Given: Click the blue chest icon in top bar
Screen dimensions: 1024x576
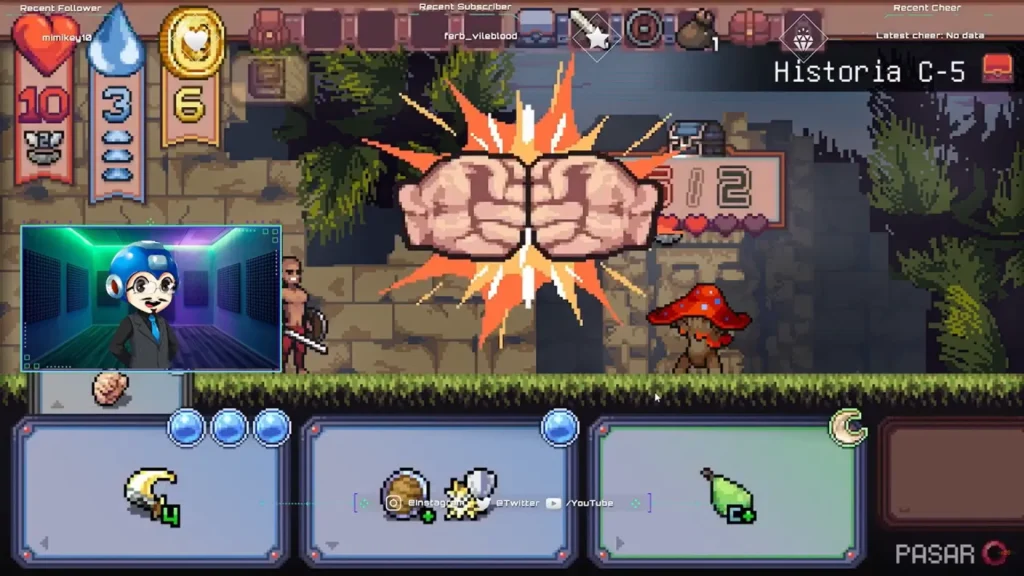Looking at the screenshot, I should tap(537, 29).
